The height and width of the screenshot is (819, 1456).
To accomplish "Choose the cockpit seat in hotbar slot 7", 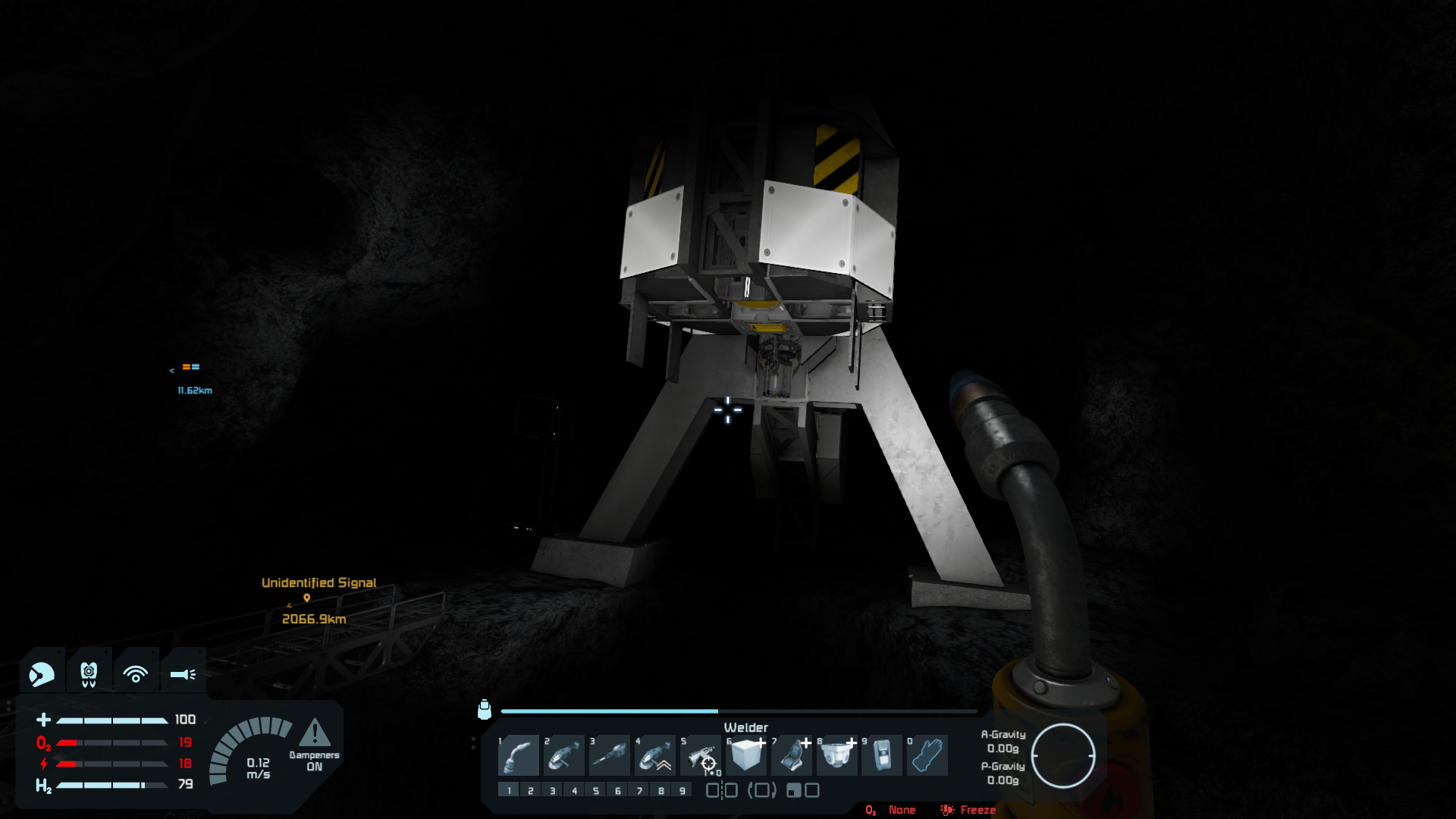I will pos(792,755).
